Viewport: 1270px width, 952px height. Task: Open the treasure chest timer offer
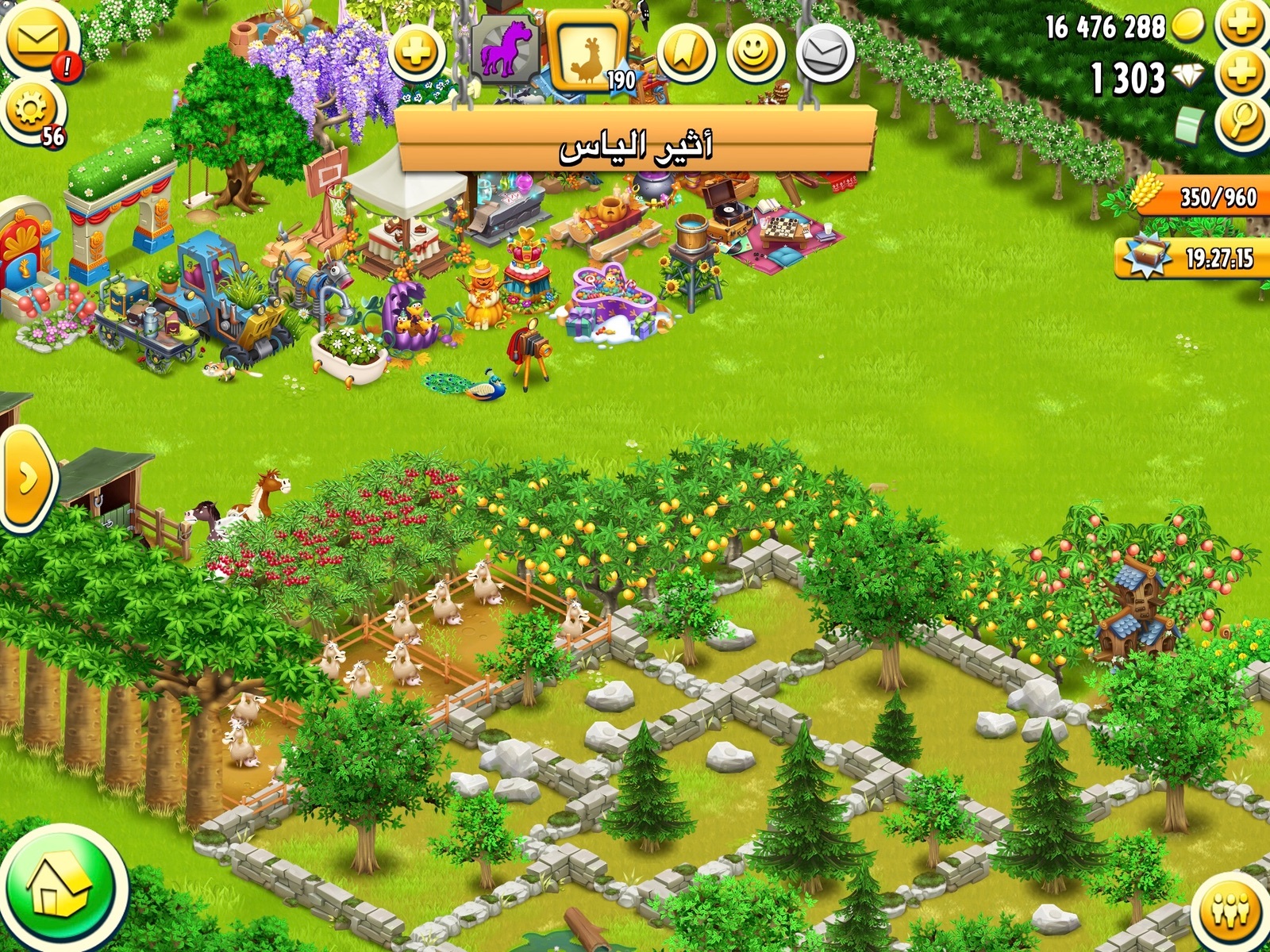1191,257
